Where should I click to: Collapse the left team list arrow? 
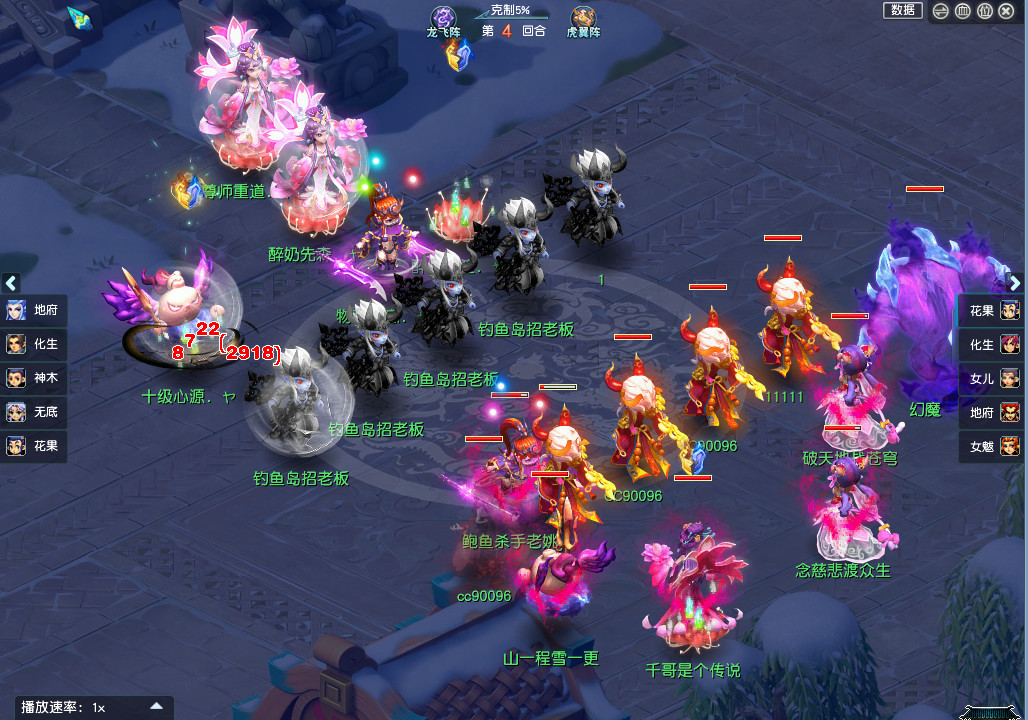coord(11,283)
